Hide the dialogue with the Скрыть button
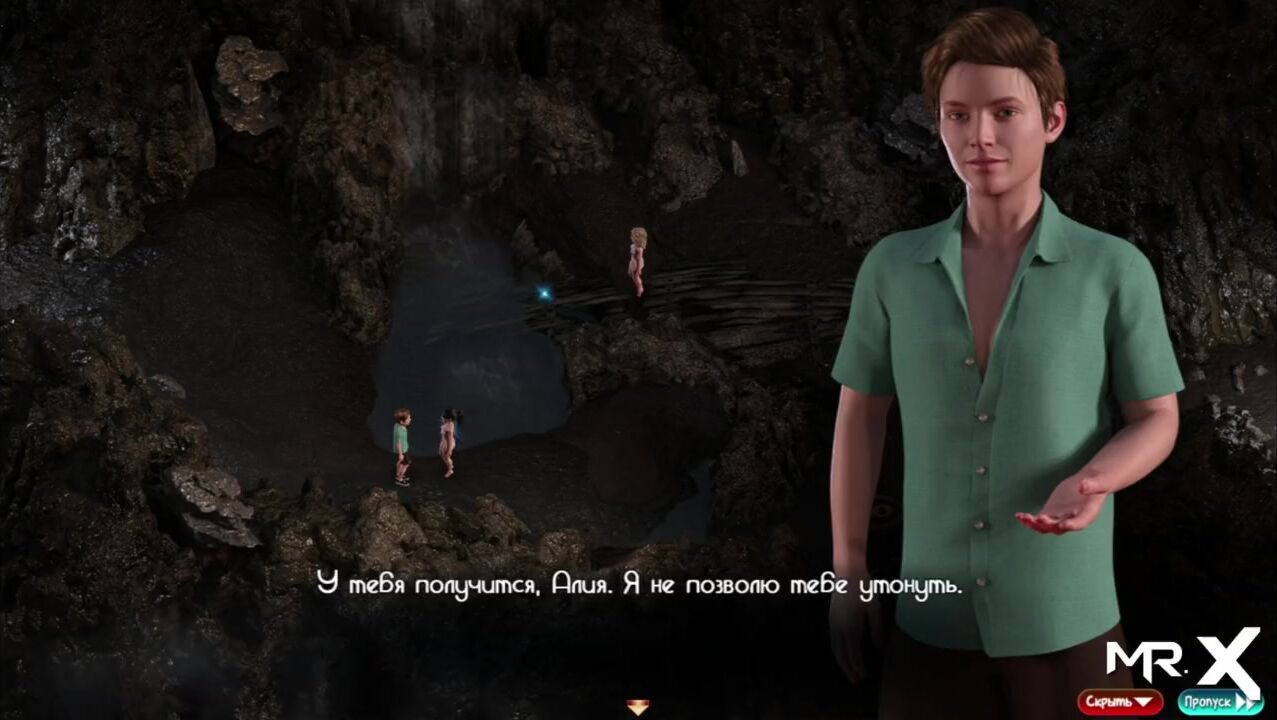Image resolution: width=1277 pixels, height=720 pixels. click(x=1119, y=702)
